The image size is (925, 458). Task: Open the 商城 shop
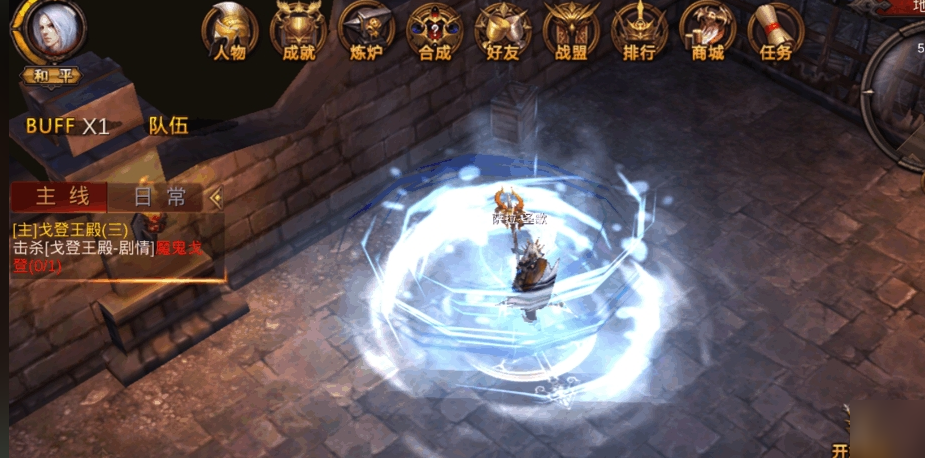707,30
